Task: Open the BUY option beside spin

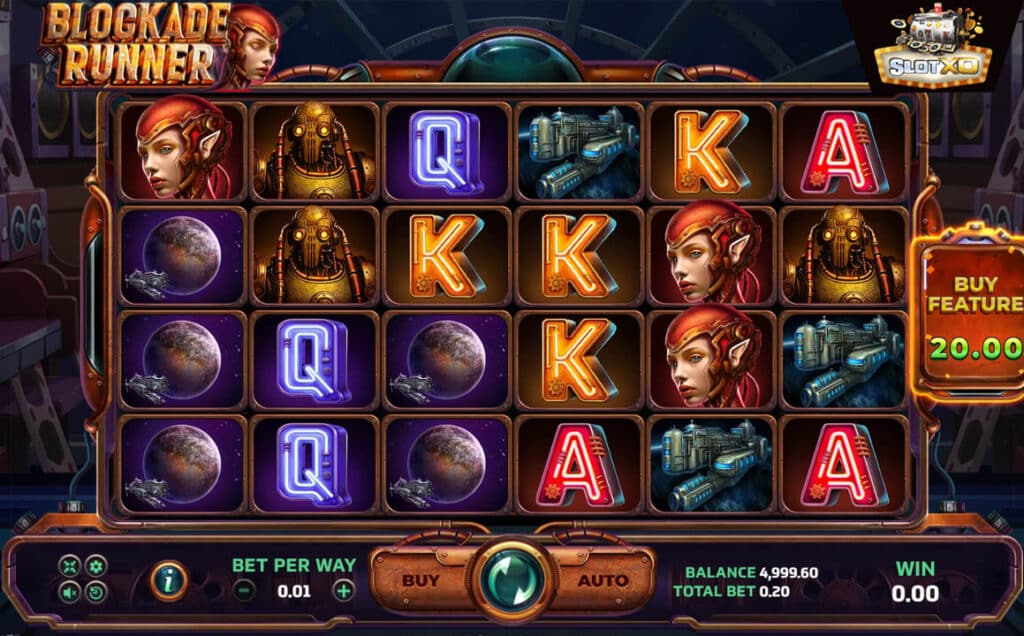Action: tap(421, 580)
